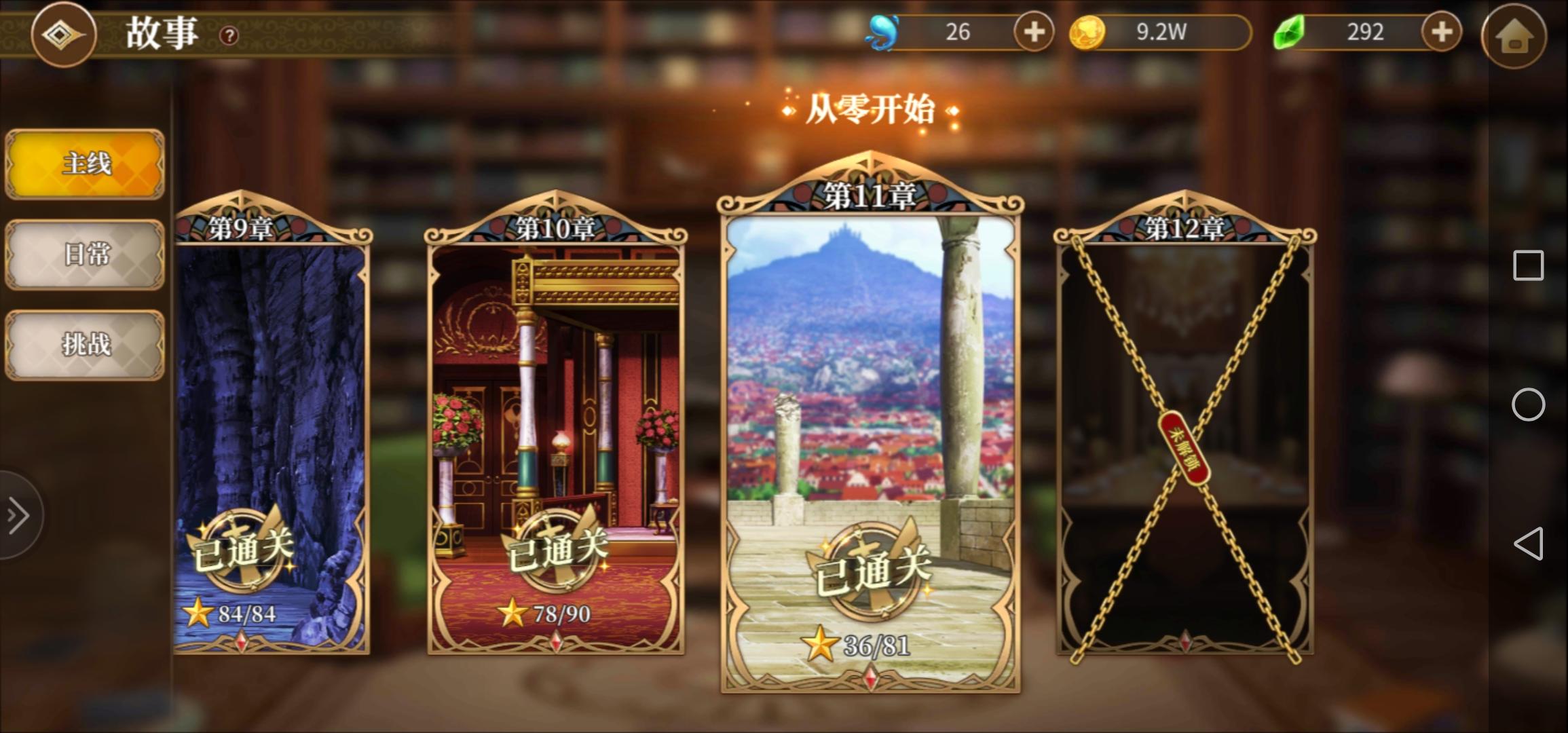The width and height of the screenshot is (1568, 733).
Task: Open the 第11章 chapter card
Action: coord(869,407)
